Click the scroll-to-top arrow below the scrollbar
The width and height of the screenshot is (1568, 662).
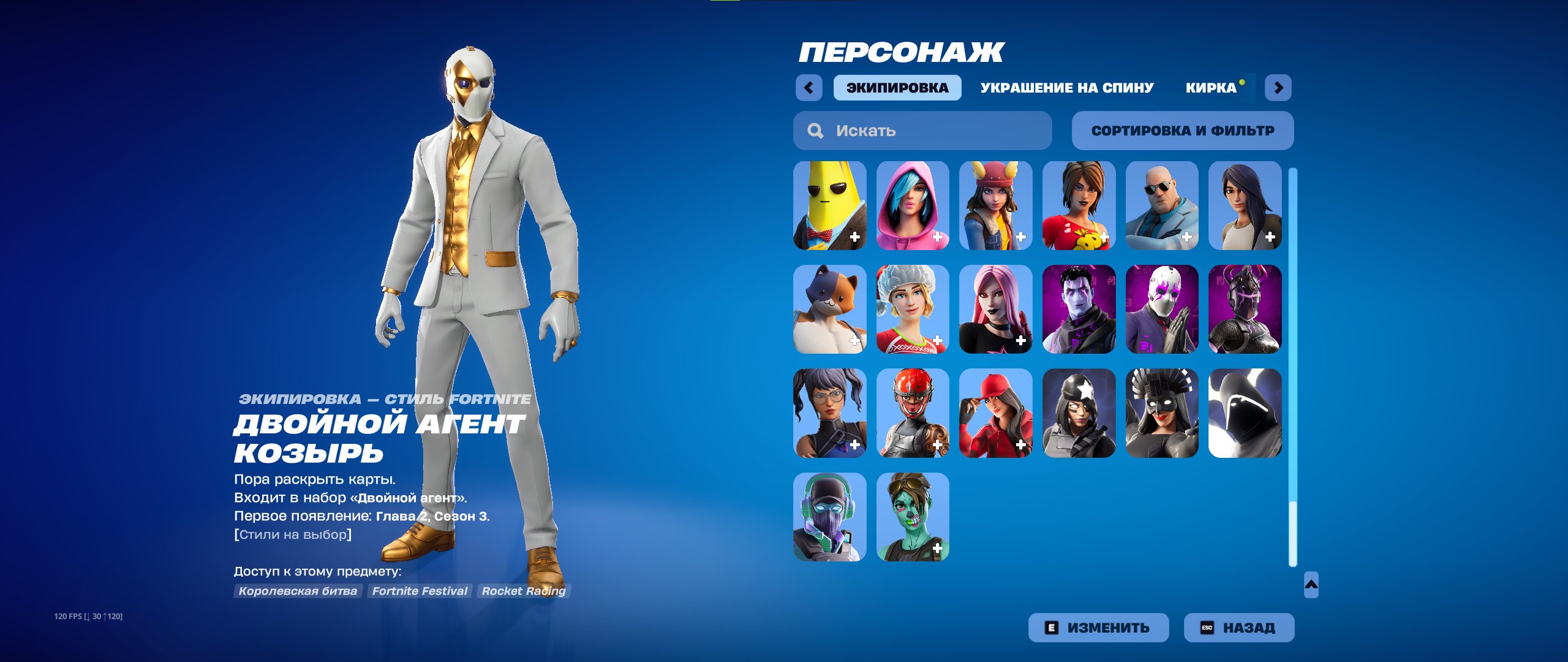(1311, 584)
